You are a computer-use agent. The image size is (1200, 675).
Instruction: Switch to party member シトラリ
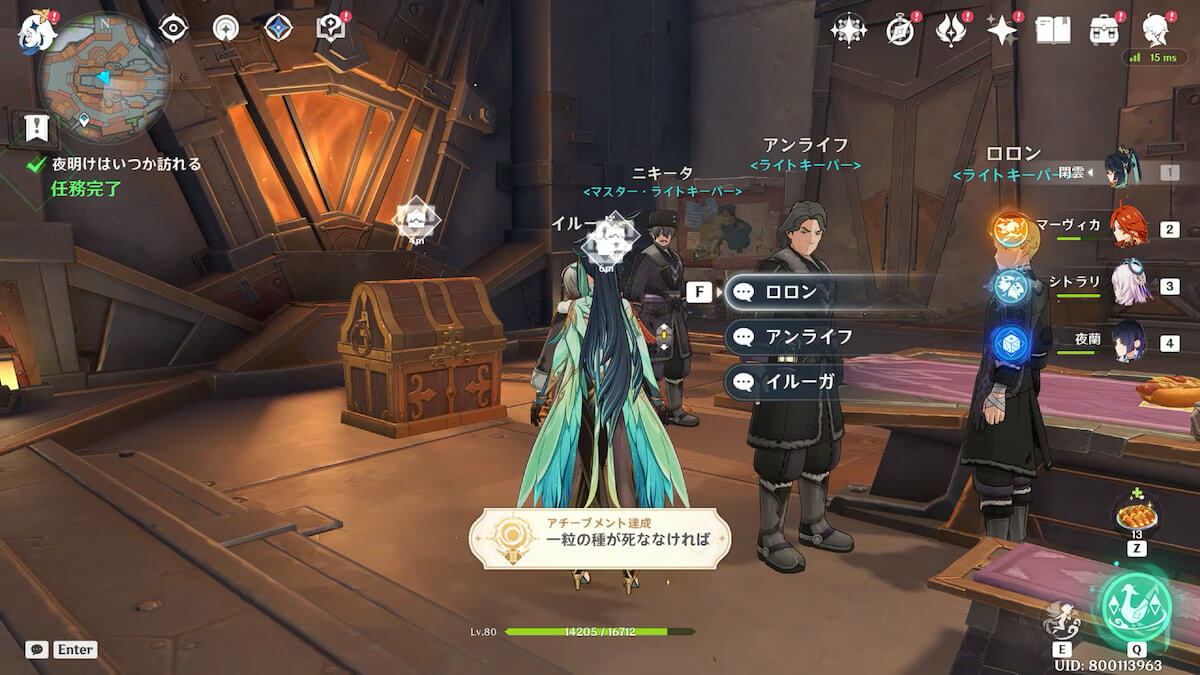pos(1128,286)
